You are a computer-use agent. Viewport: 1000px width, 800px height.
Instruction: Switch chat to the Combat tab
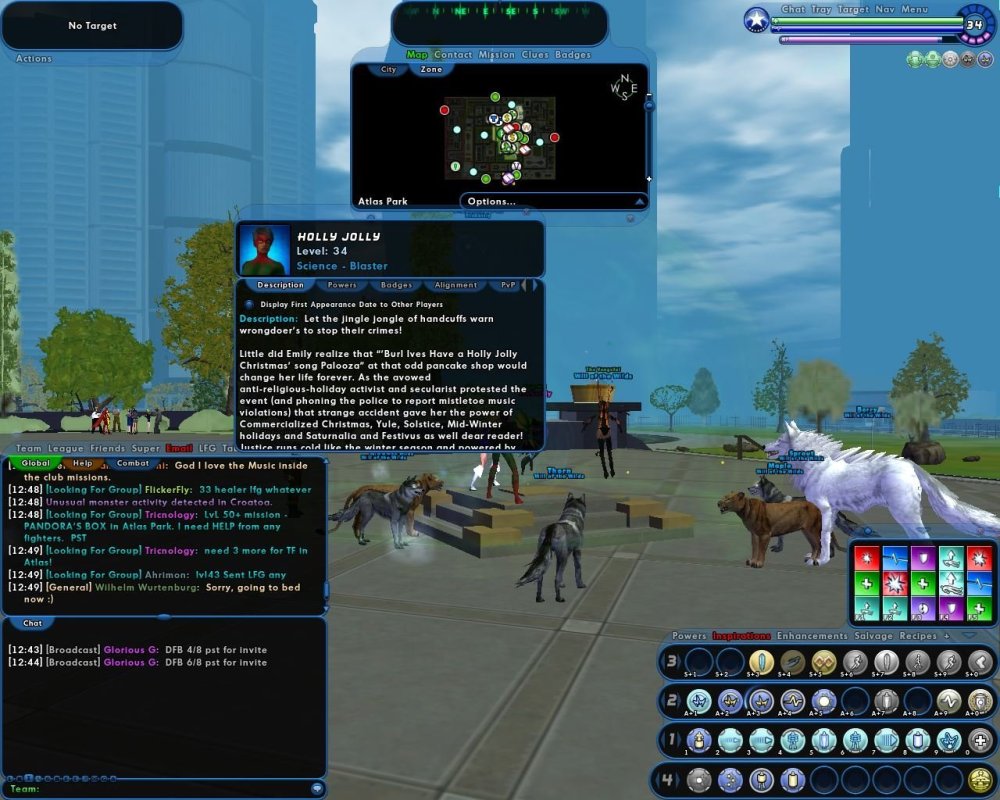tap(133, 463)
